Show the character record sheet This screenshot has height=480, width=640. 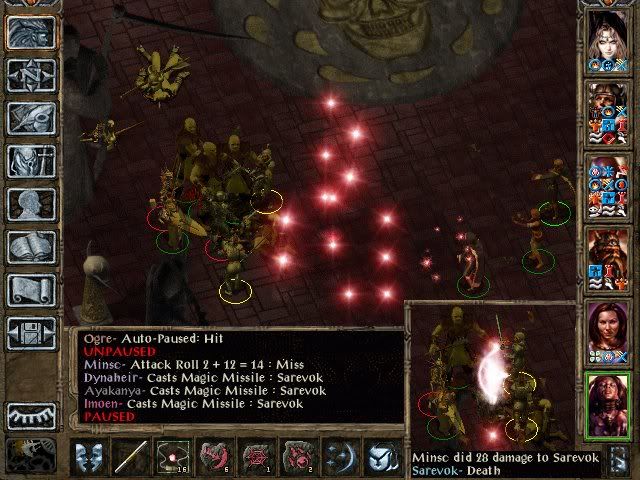pos(31,203)
